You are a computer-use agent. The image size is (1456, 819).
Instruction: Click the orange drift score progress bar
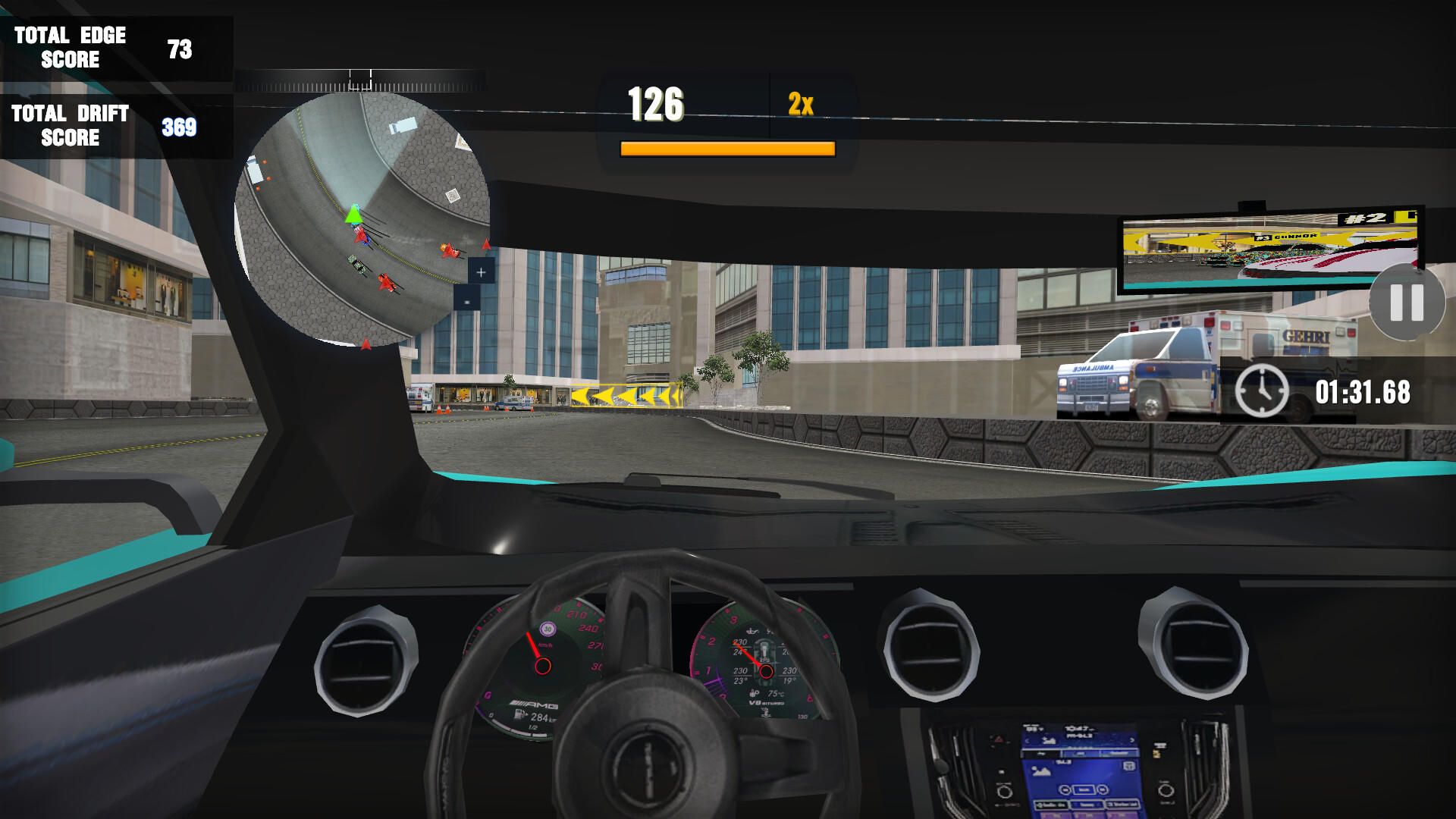726,149
